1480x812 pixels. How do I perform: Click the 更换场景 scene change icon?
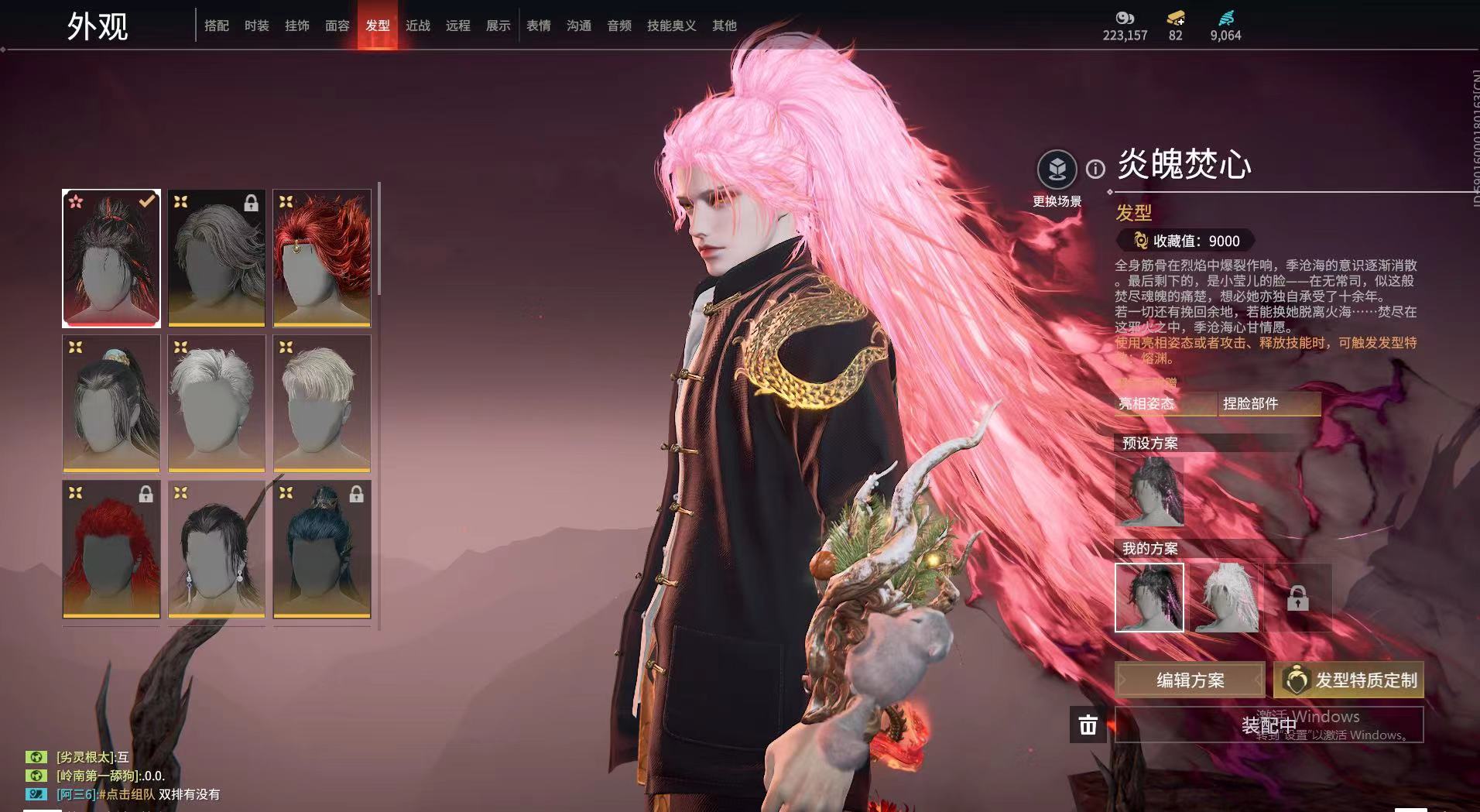(x=1057, y=170)
